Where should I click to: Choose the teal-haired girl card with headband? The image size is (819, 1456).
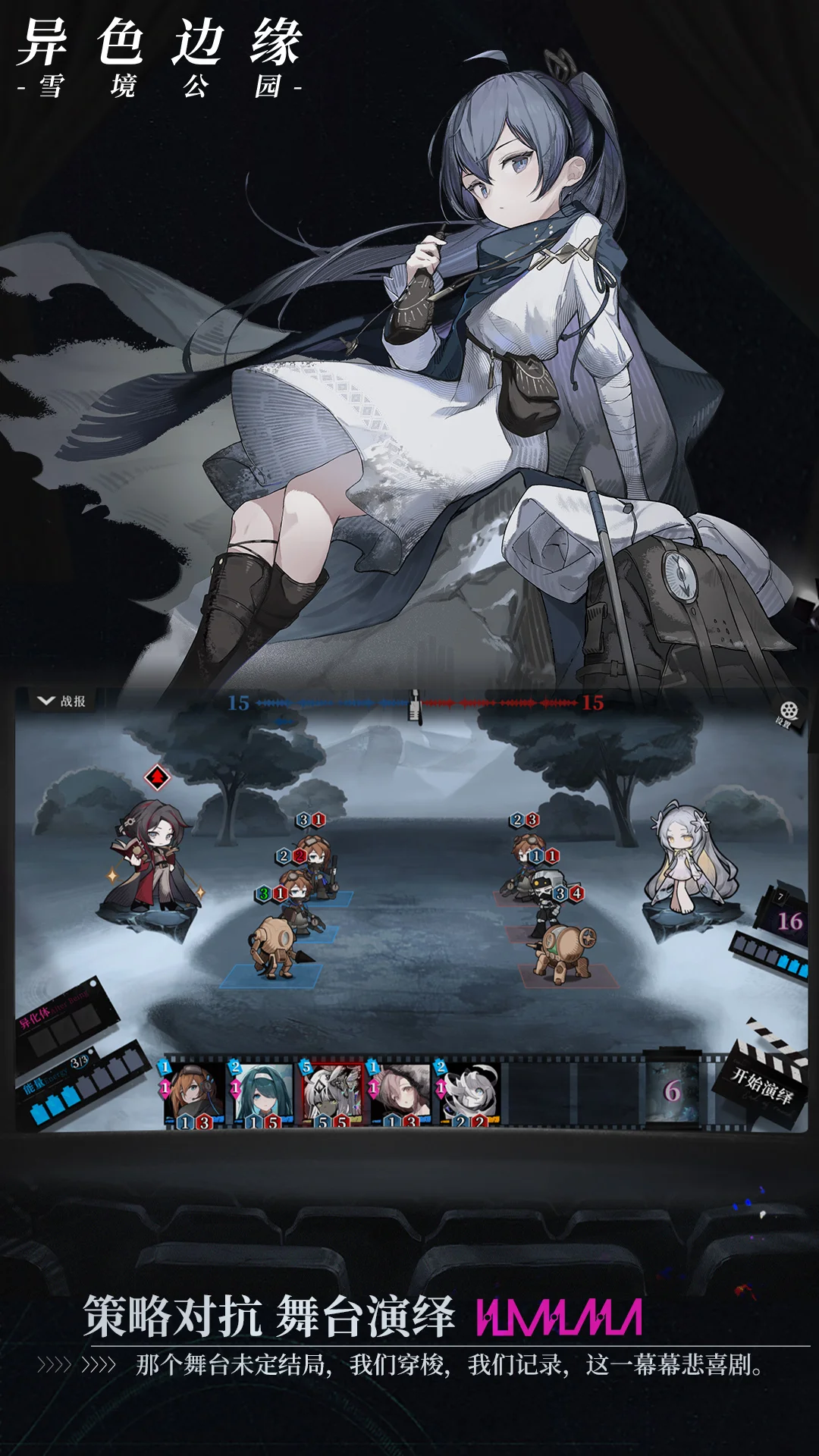click(262, 1092)
